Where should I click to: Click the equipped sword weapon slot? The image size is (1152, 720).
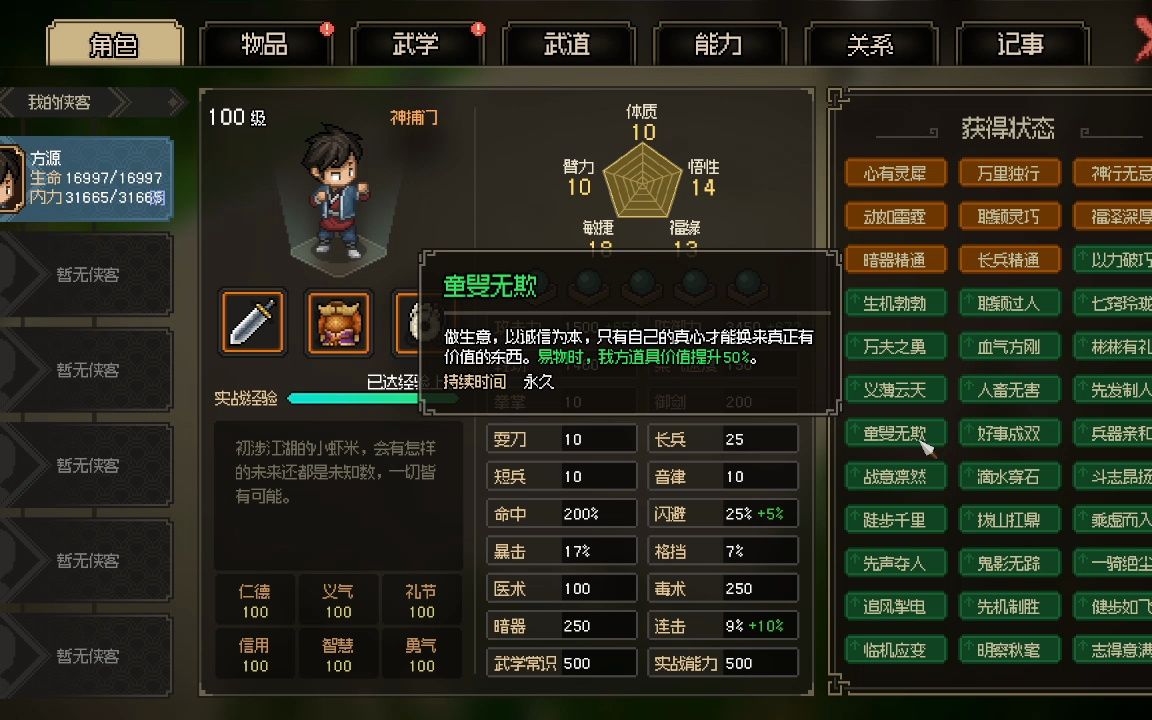pyautogui.click(x=253, y=322)
